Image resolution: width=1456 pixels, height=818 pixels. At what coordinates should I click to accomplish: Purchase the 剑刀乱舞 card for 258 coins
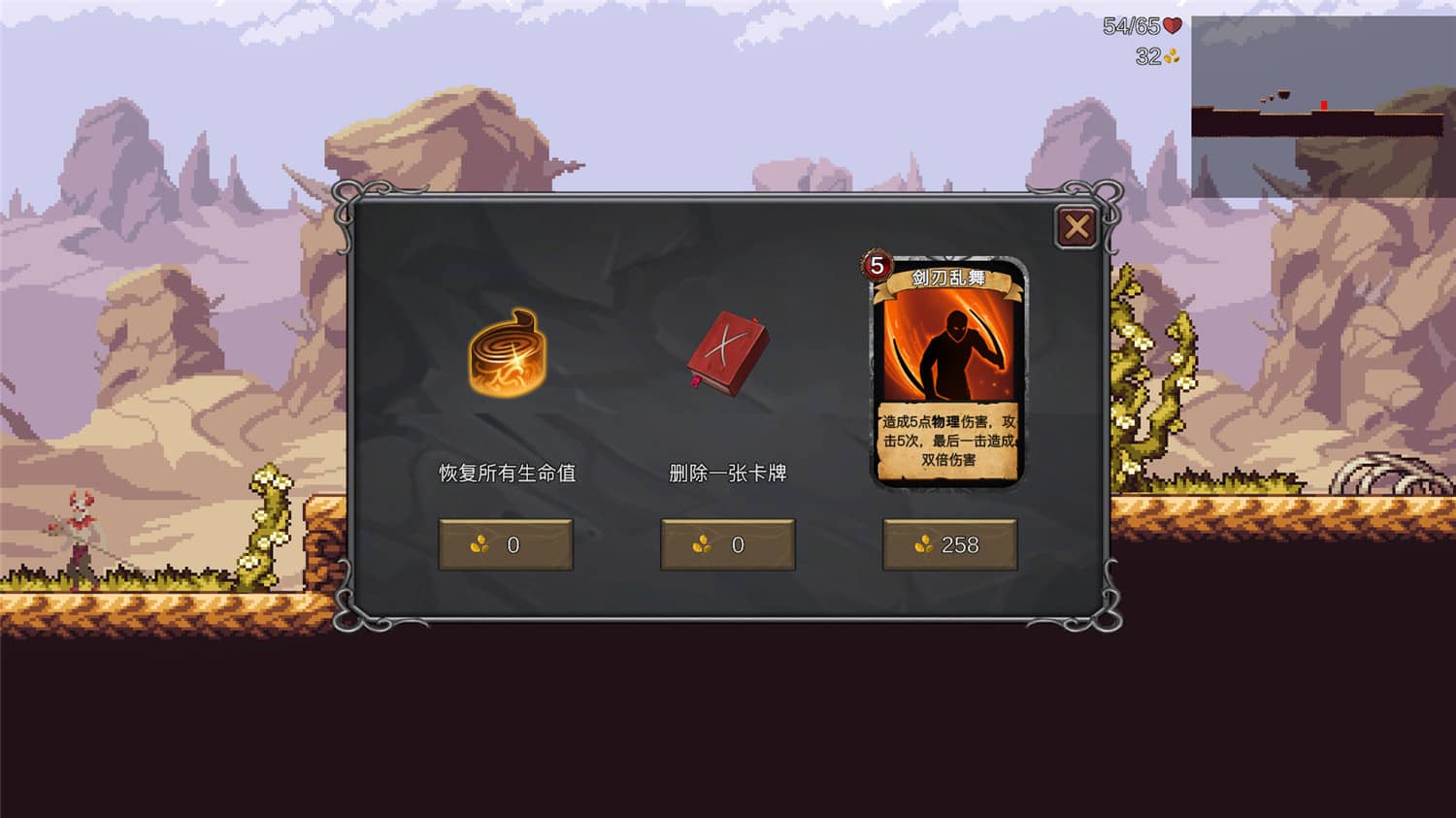tap(950, 544)
